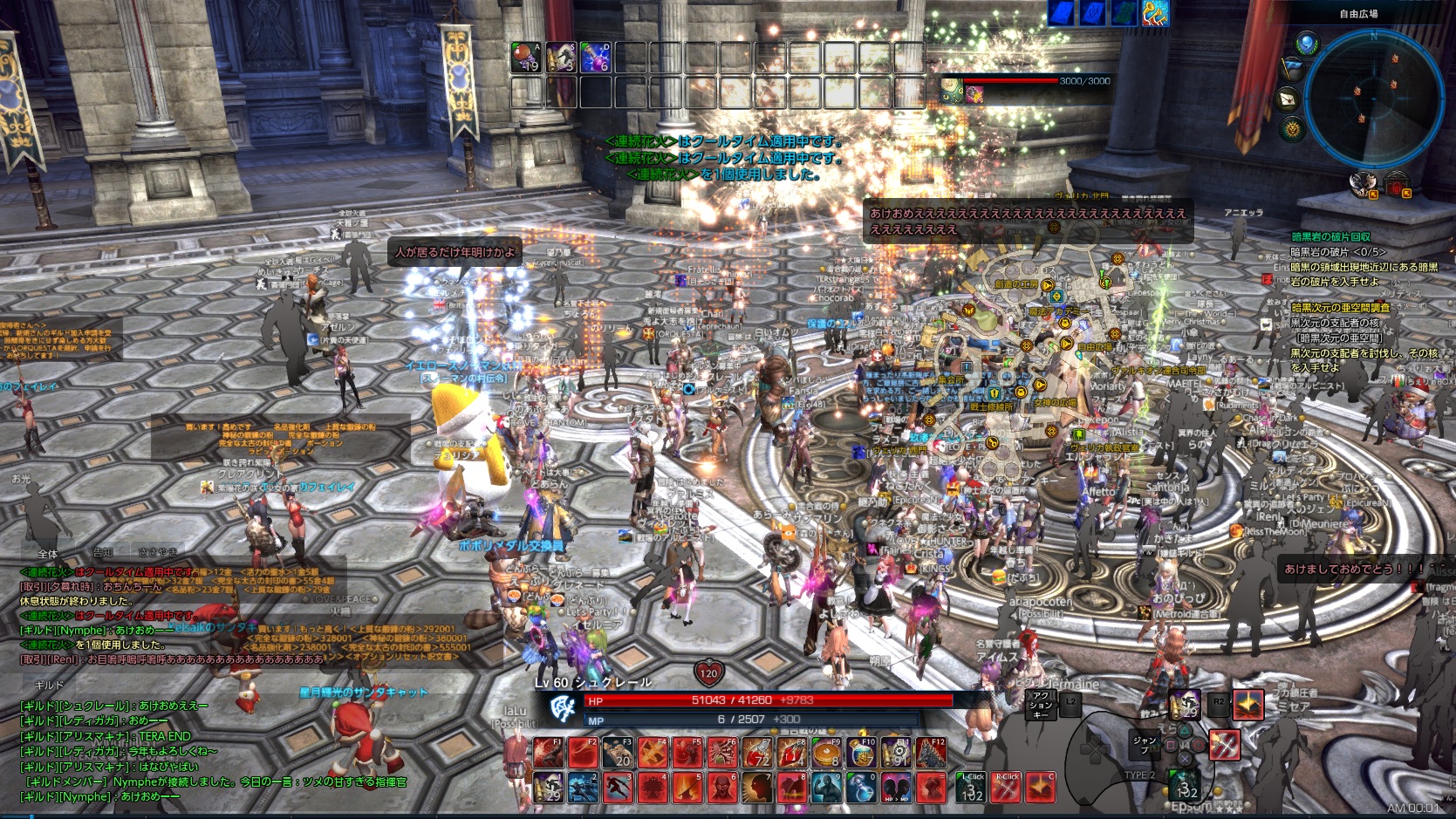Use the pancake item in F9 slot

pyautogui.click(x=826, y=753)
